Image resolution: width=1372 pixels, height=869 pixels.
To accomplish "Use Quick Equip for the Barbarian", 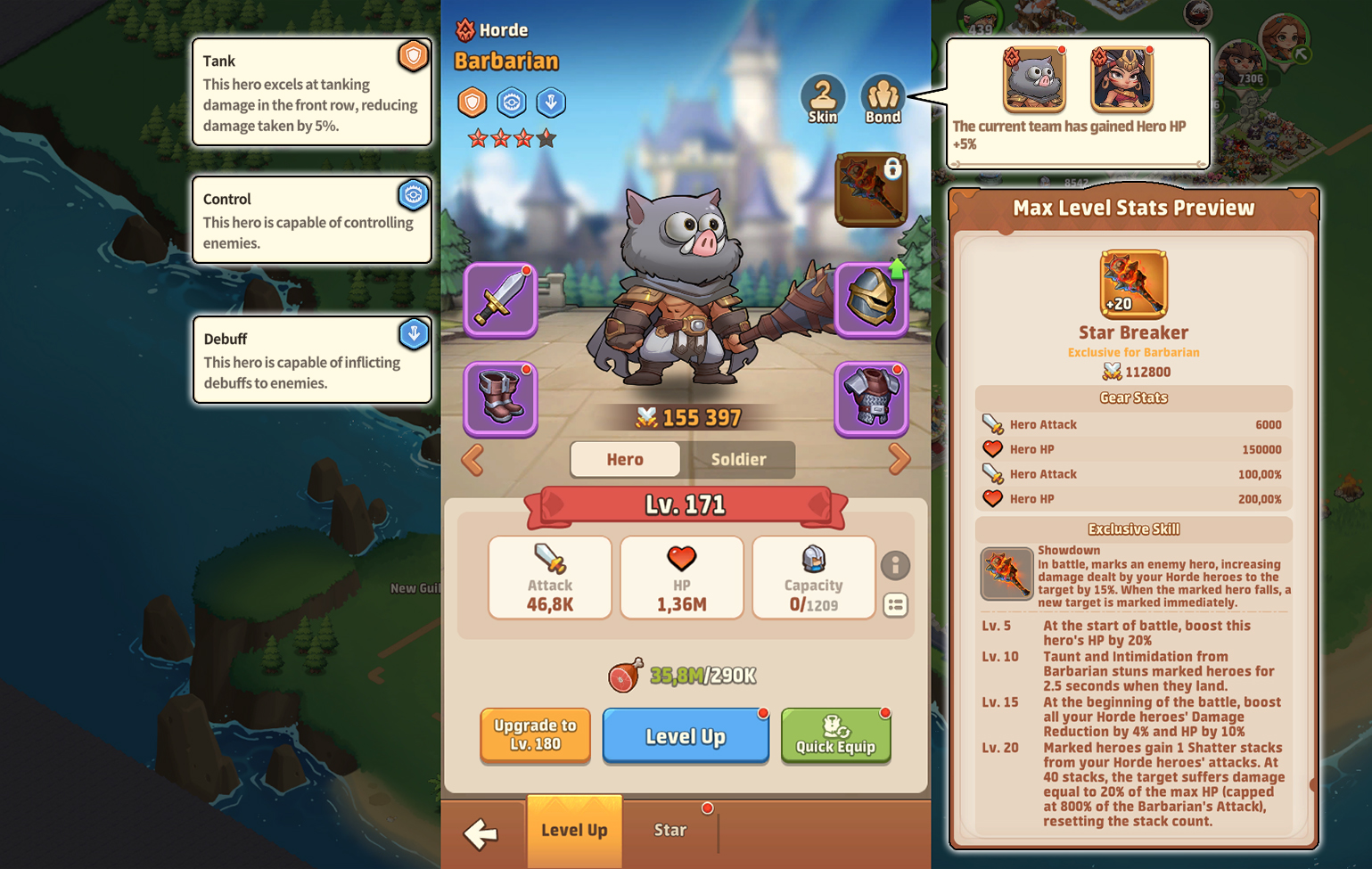I will coord(835,736).
